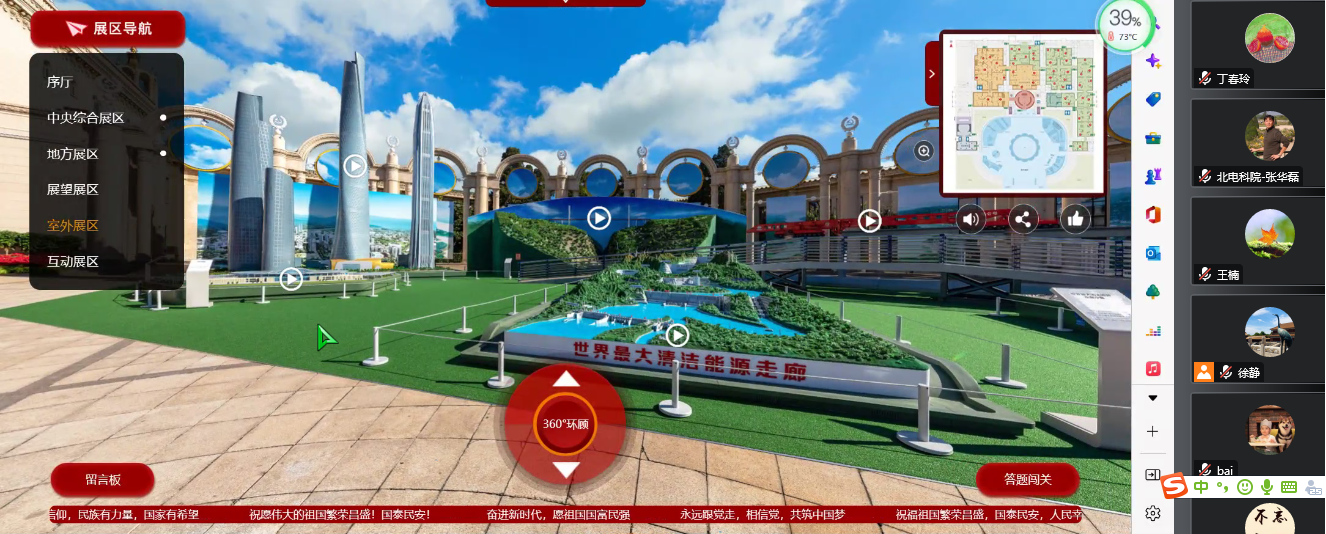Choose the 地方展区 menu entry
1326x534 pixels.
click(x=72, y=154)
